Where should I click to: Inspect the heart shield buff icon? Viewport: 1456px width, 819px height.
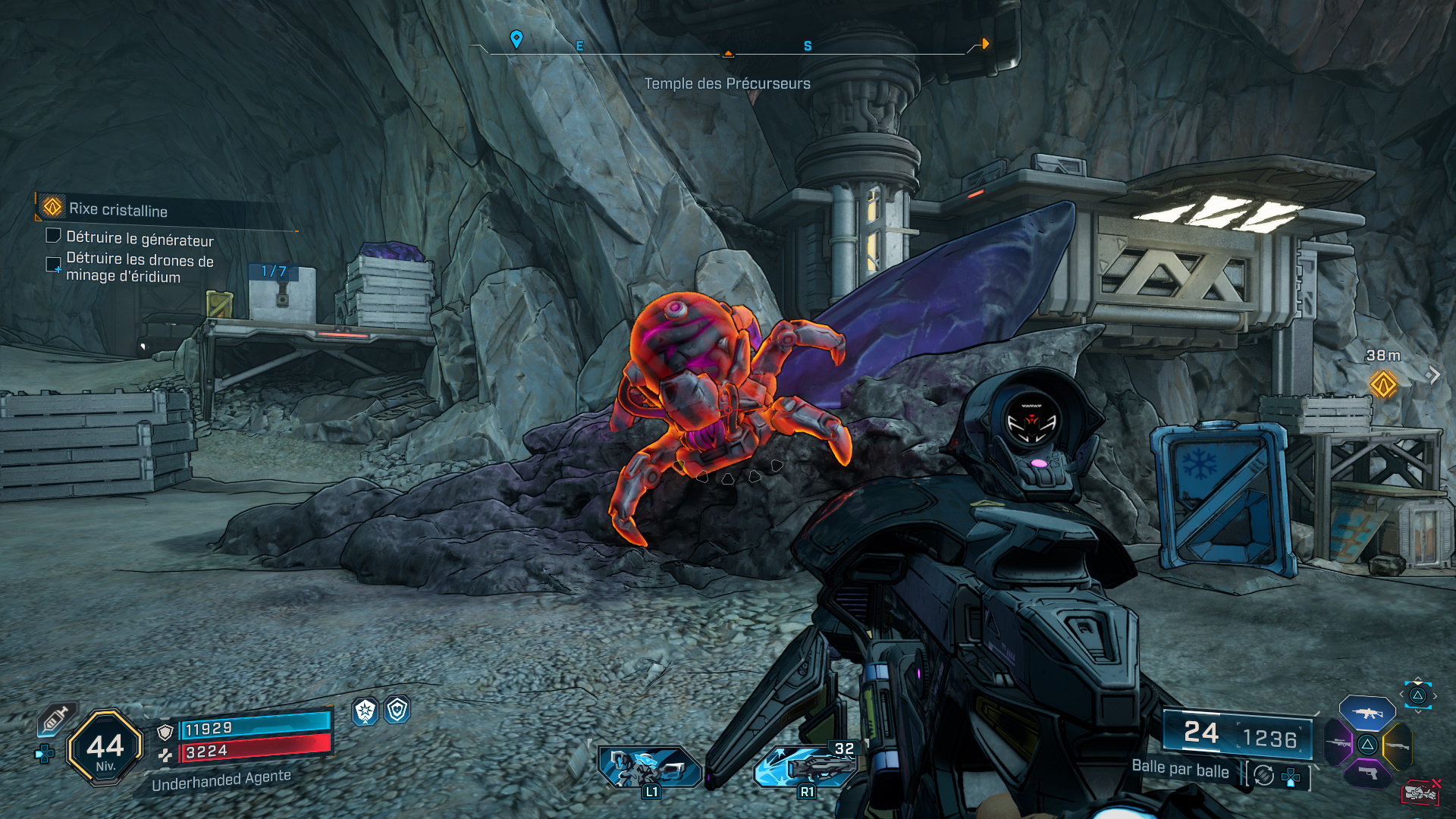tap(397, 710)
